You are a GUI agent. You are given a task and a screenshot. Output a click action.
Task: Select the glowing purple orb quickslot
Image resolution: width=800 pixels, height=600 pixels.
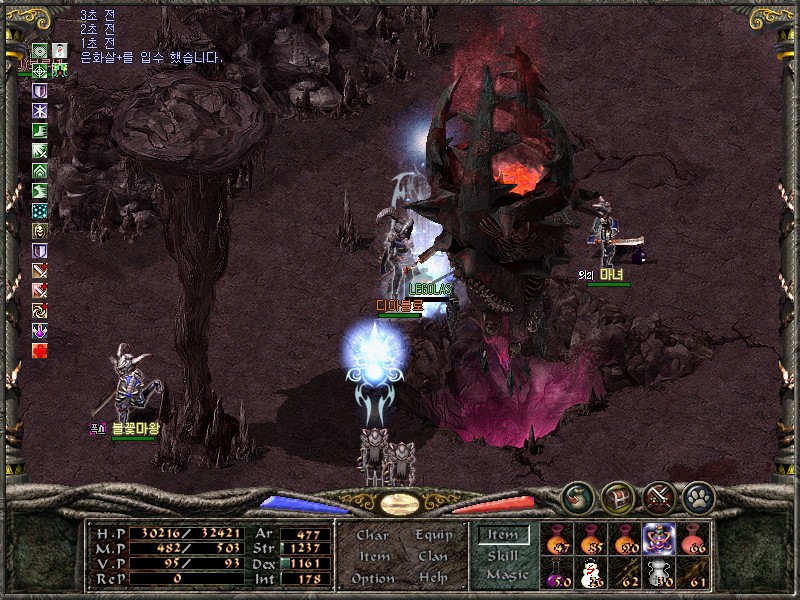tap(659, 540)
